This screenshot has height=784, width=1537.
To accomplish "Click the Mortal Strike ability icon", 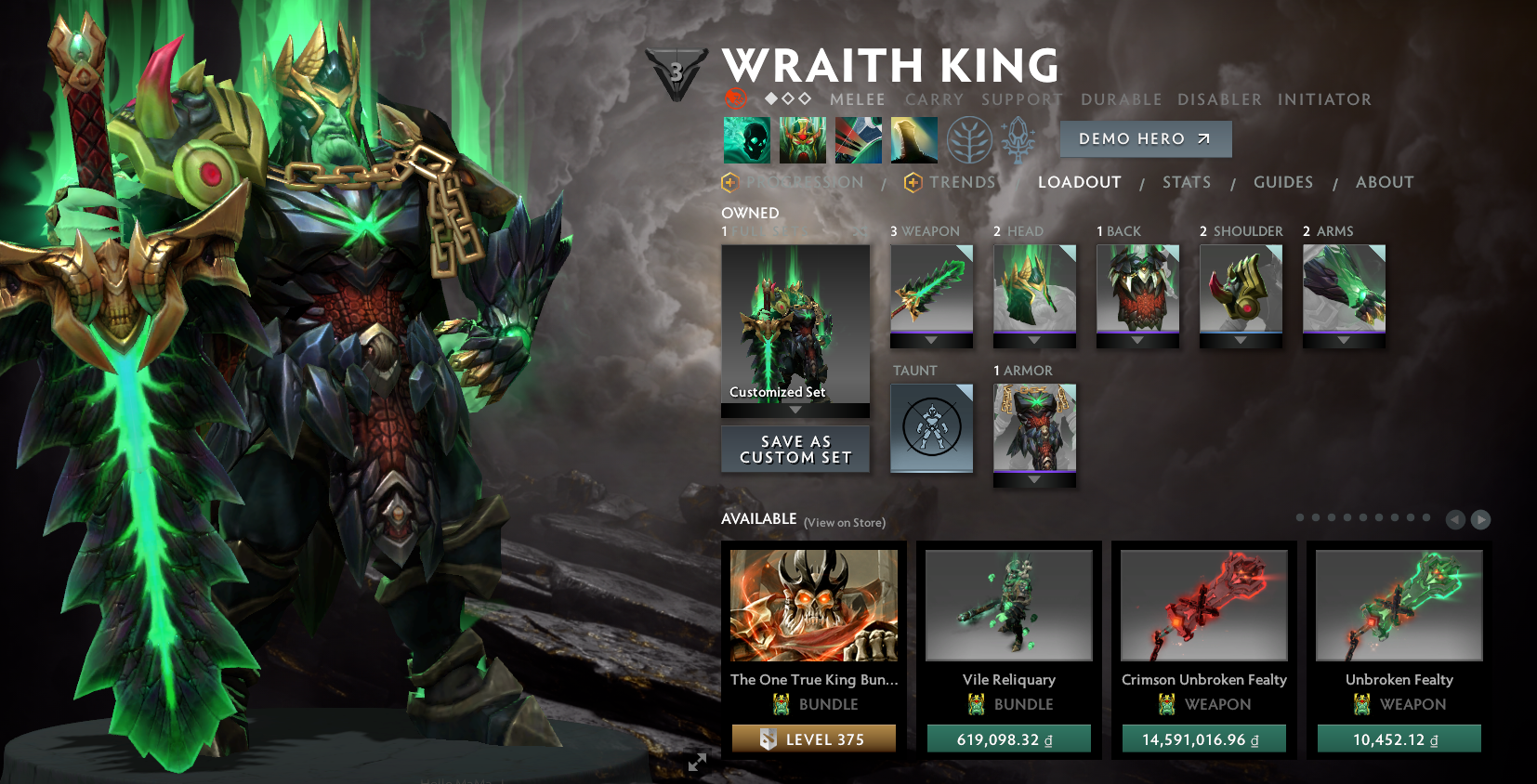I will (x=858, y=138).
